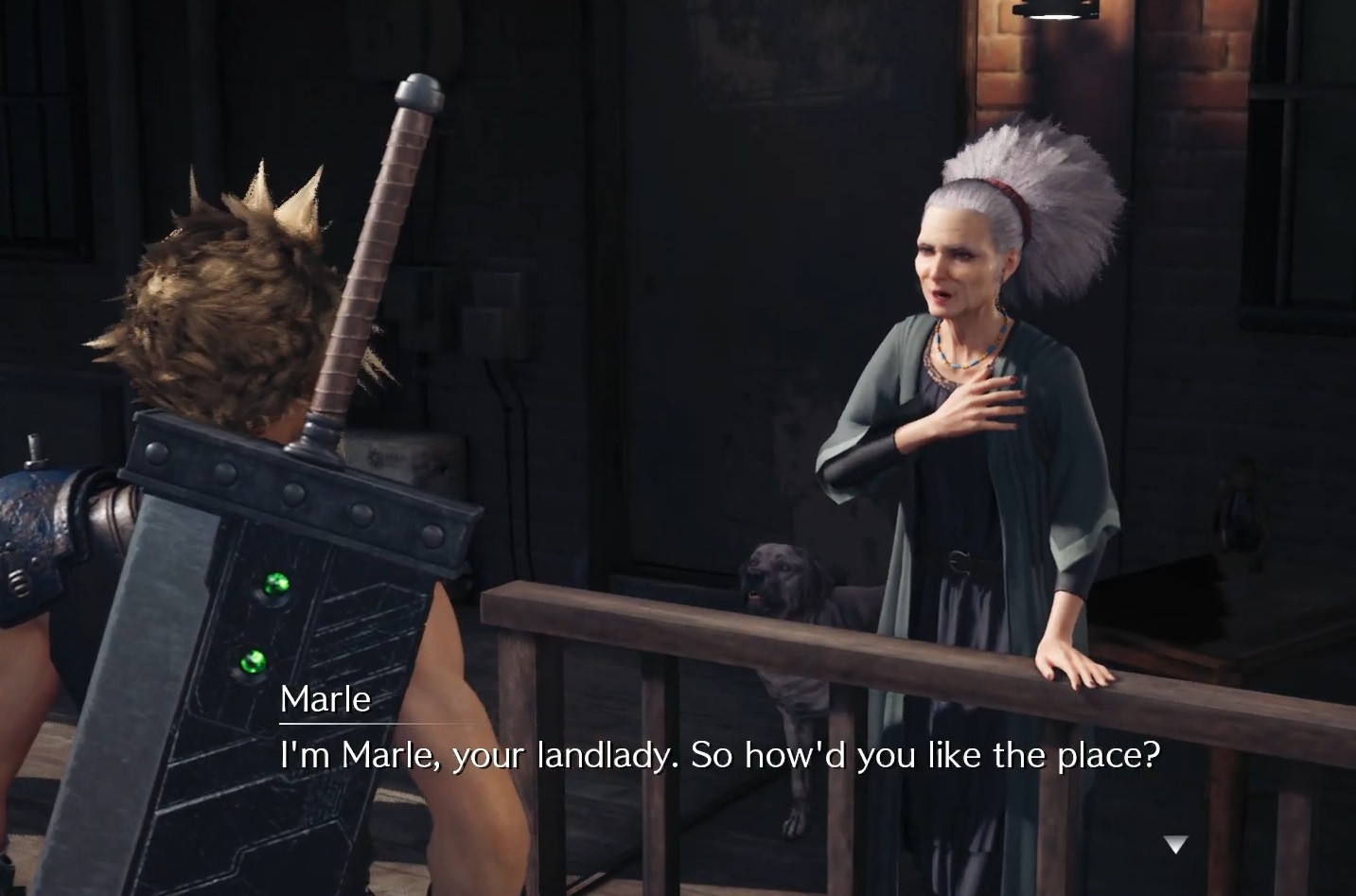This screenshot has width=1356, height=896.
Task: Click the speaker name label Marle
Action: click(x=325, y=700)
